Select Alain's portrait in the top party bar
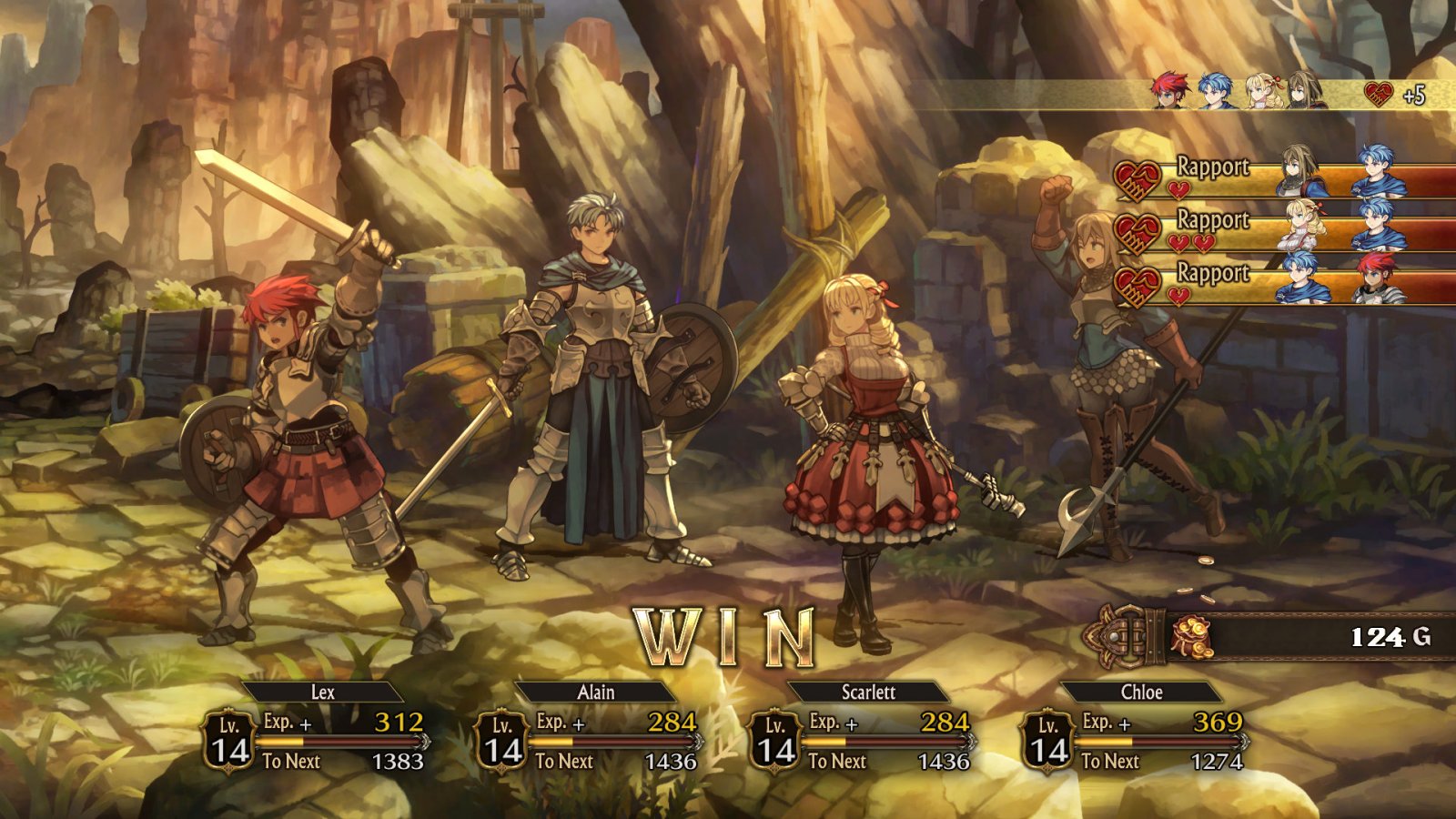1456x819 pixels. pyautogui.click(x=1216, y=91)
